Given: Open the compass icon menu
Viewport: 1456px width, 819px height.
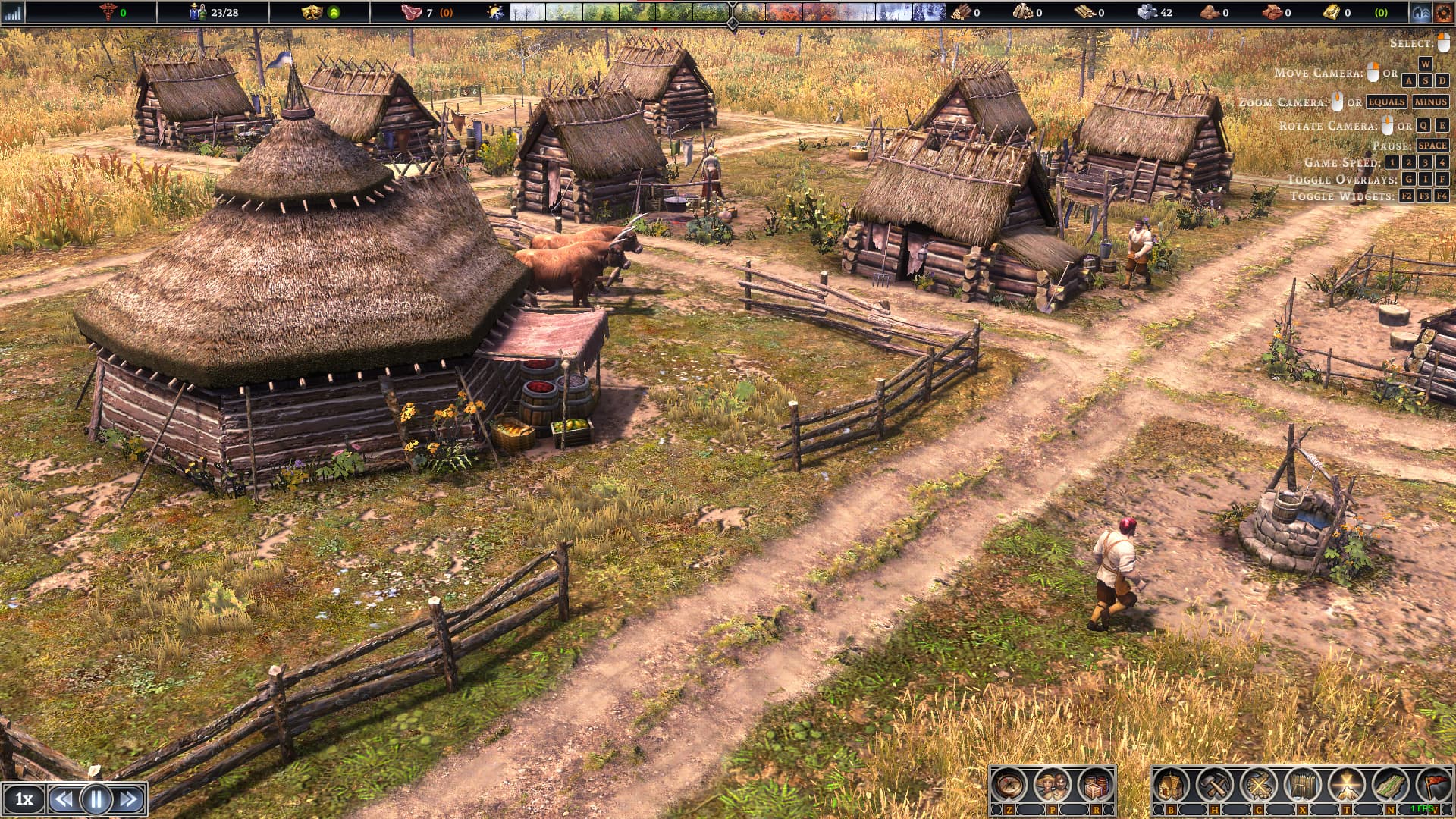Looking at the screenshot, I should click(1009, 786).
